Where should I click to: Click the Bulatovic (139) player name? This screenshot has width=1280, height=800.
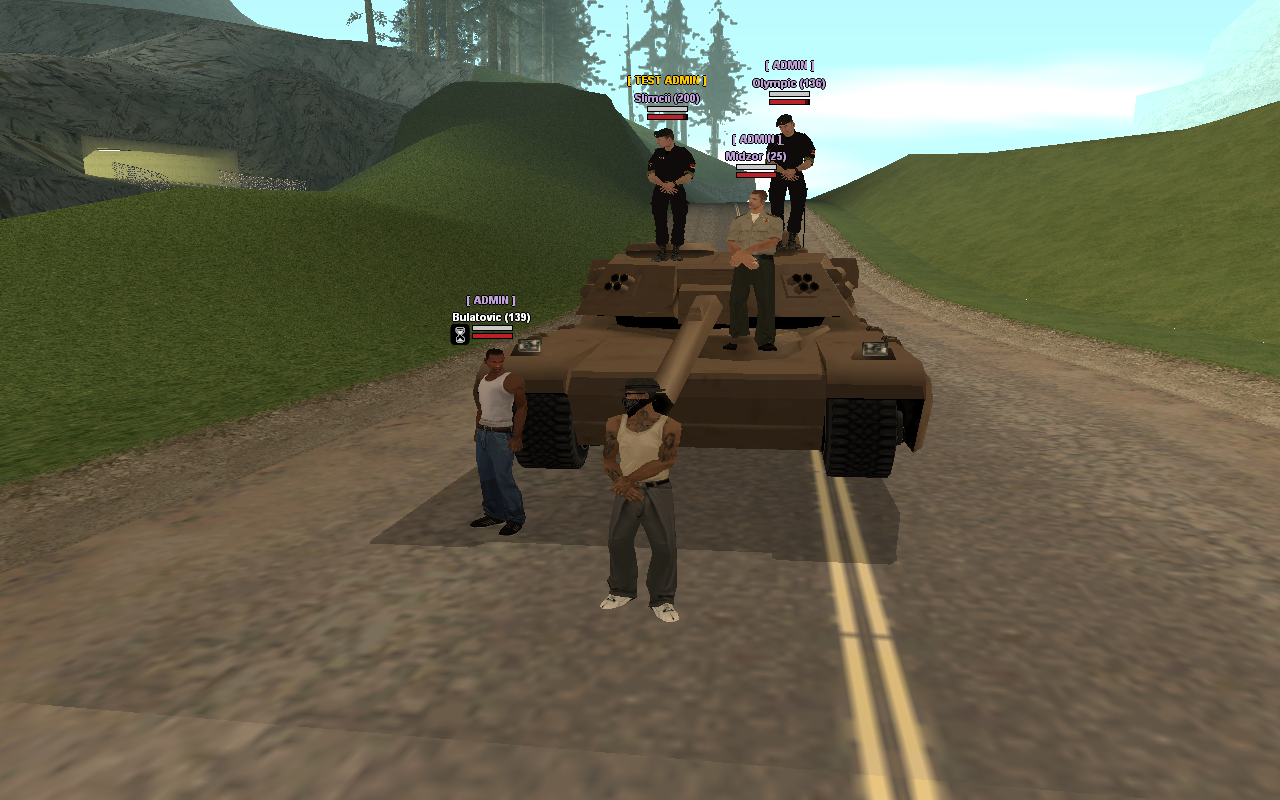click(491, 316)
